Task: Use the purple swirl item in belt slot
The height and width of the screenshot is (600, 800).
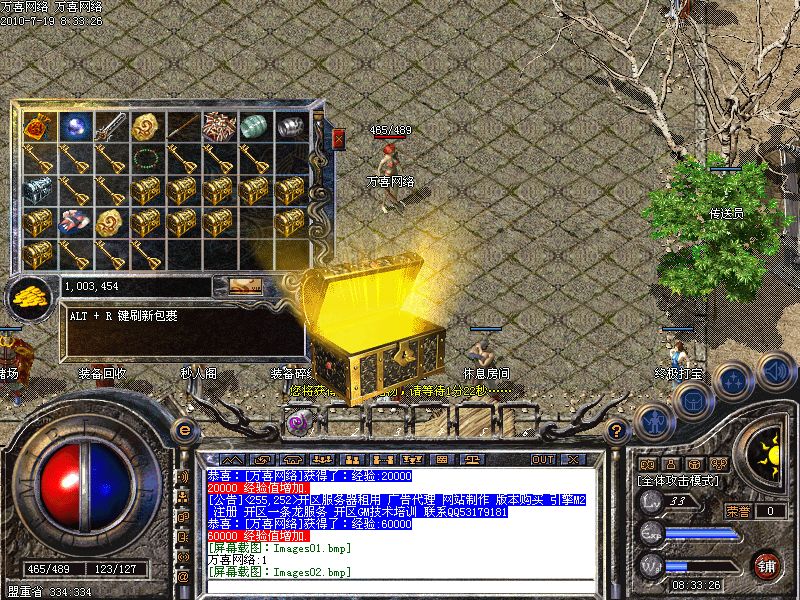Action: pyautogui.click(x=298, y=423)
